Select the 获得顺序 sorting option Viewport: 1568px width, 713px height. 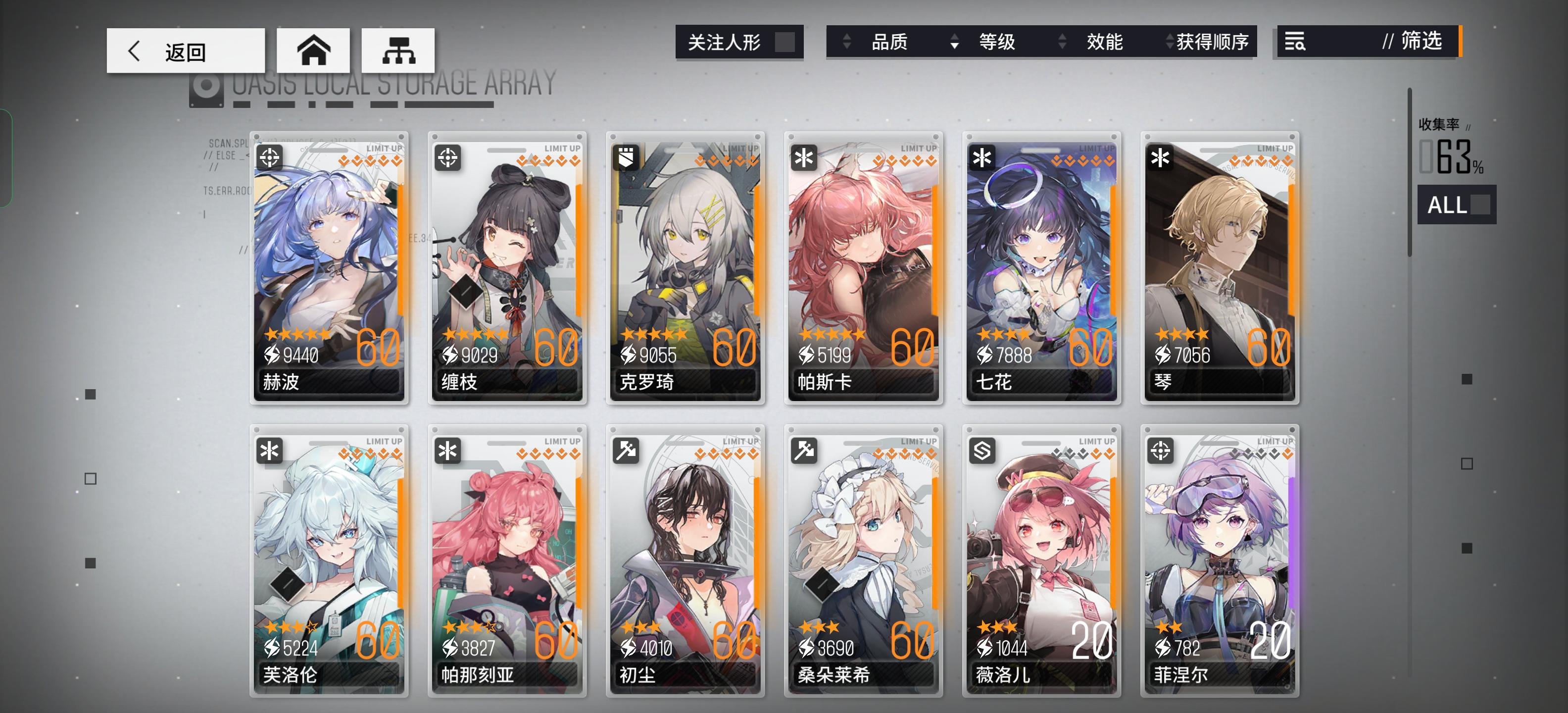point(1214,43)
